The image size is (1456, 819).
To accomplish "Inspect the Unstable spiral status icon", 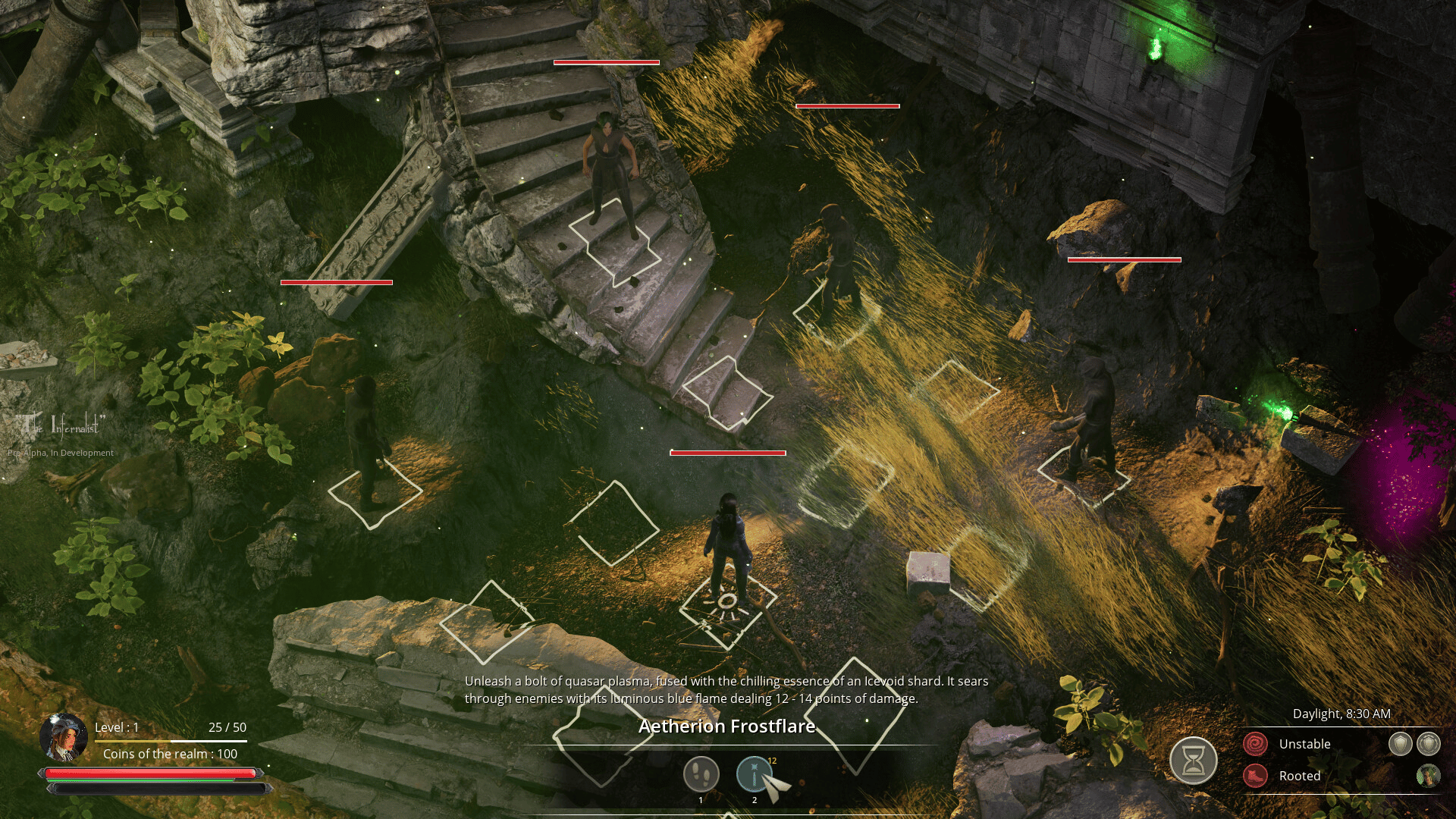I will coord(1255,744).
